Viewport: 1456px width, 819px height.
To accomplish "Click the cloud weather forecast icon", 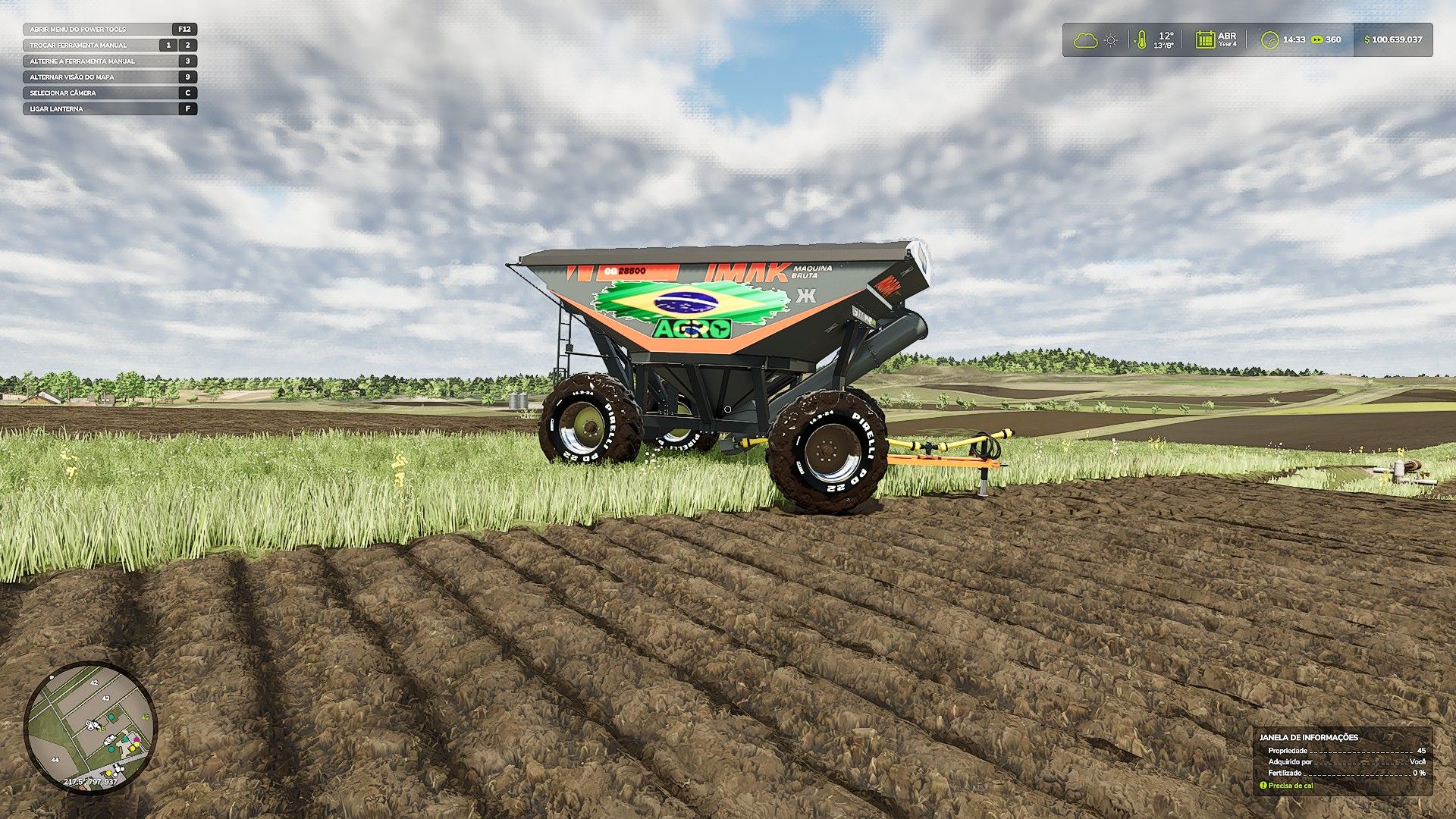I will tap(1085, 39).
